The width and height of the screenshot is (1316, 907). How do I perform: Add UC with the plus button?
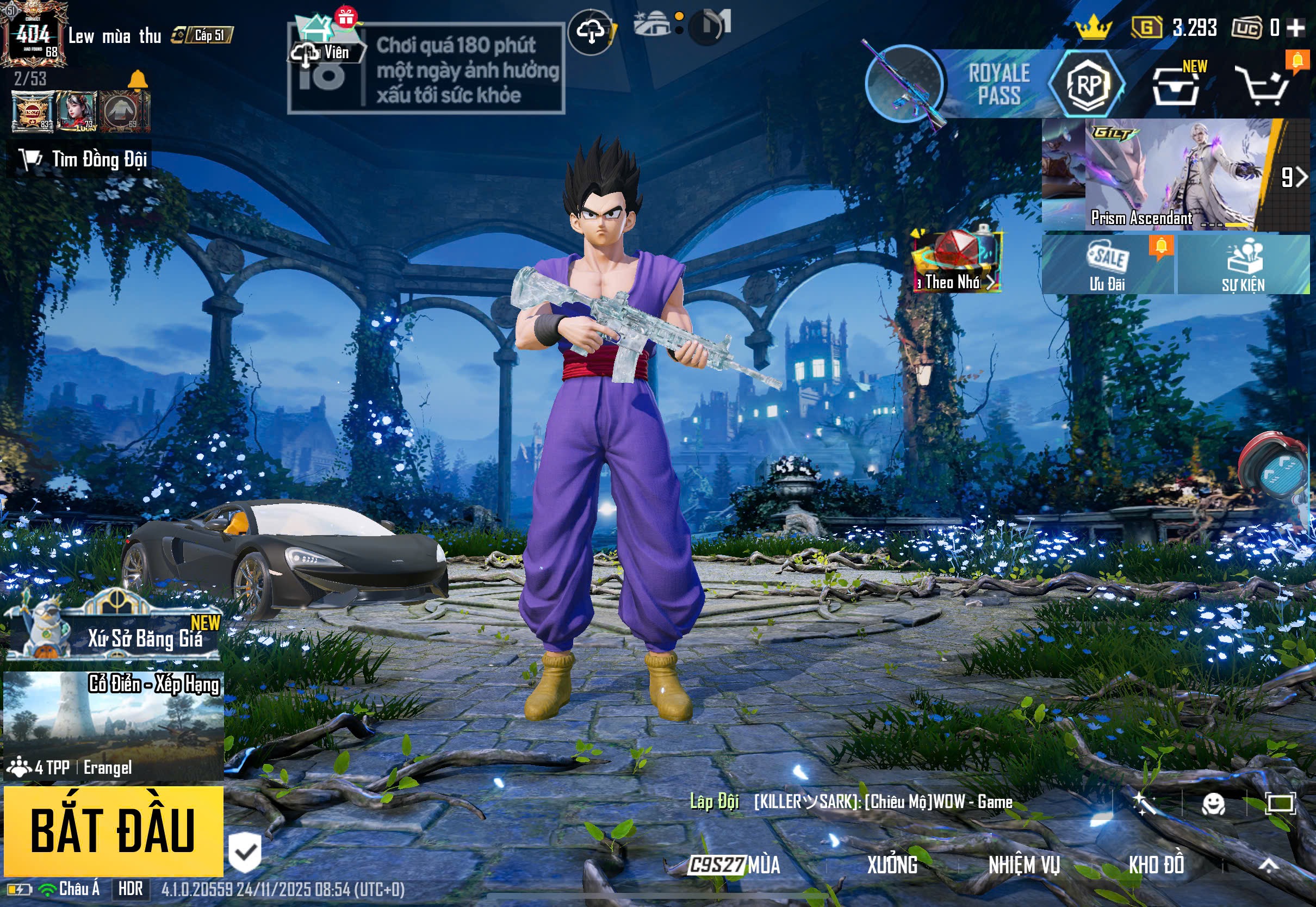tap(1295, 28)
